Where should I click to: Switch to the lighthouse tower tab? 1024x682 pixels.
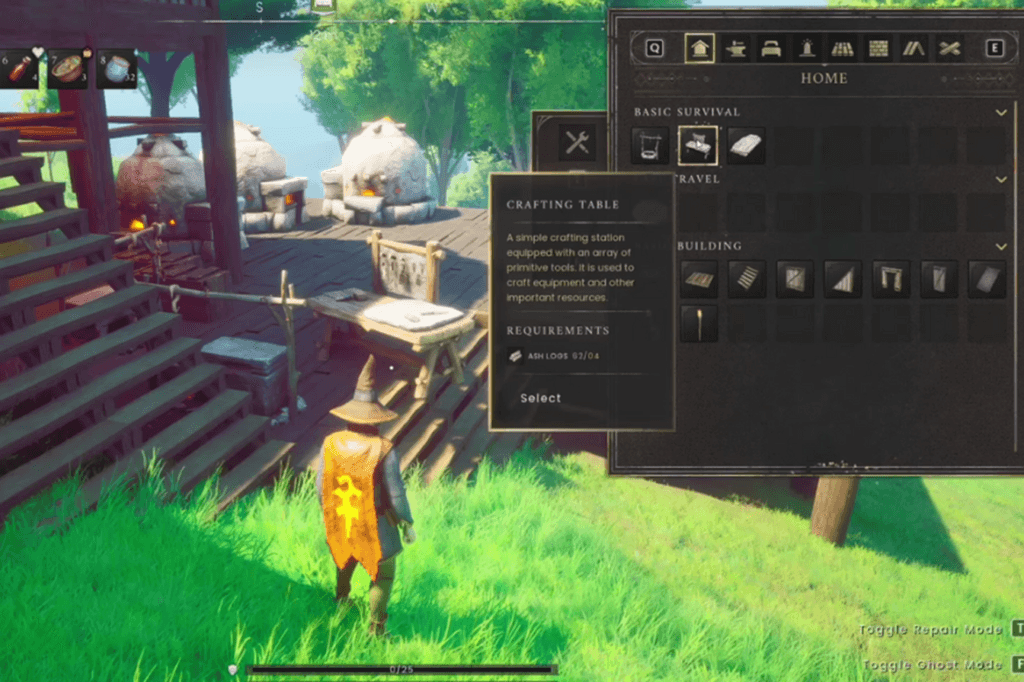tap(806, 48)
